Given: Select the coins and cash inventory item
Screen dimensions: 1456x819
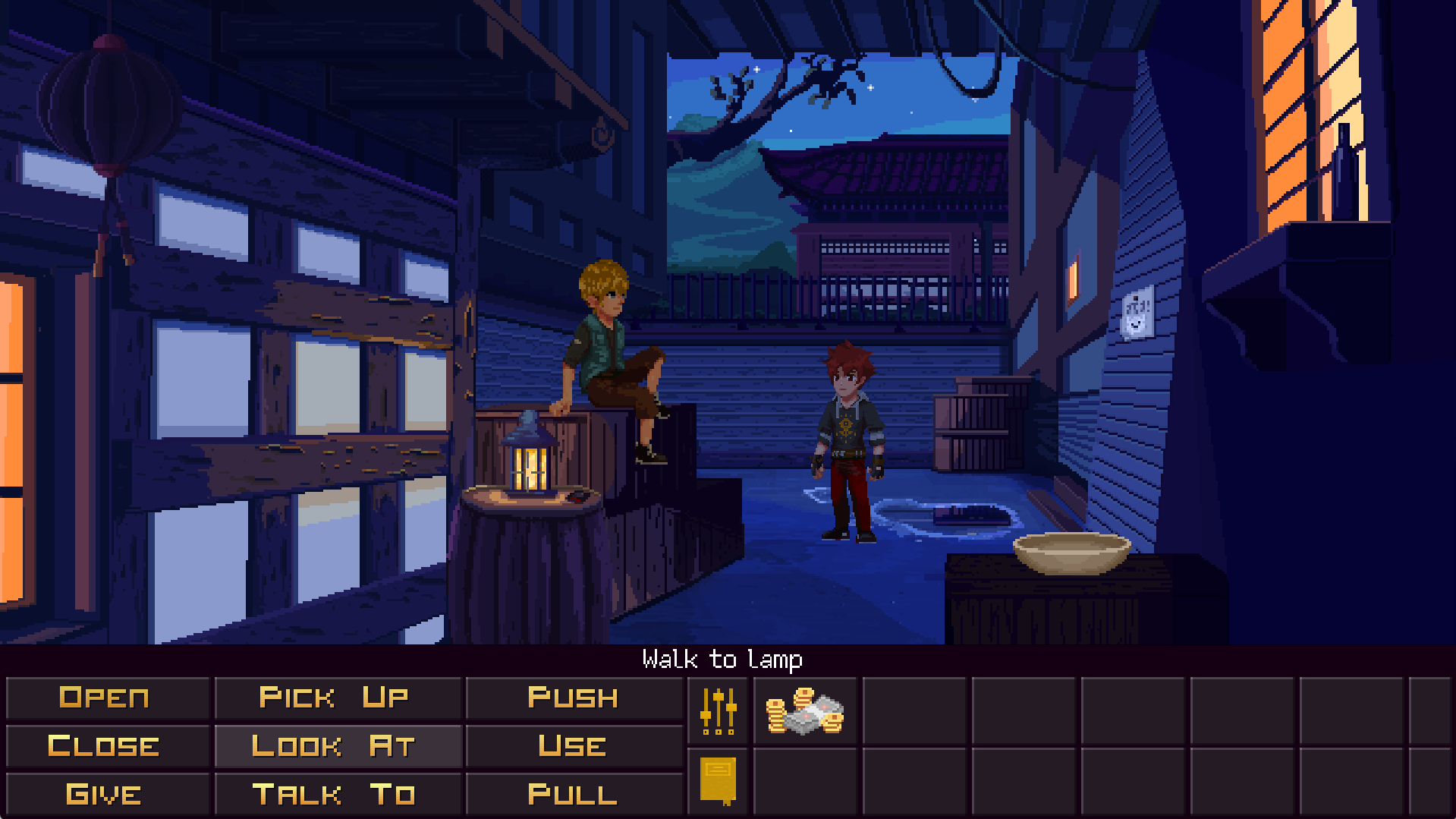Looking at the screenshot, I should [804, 711].
